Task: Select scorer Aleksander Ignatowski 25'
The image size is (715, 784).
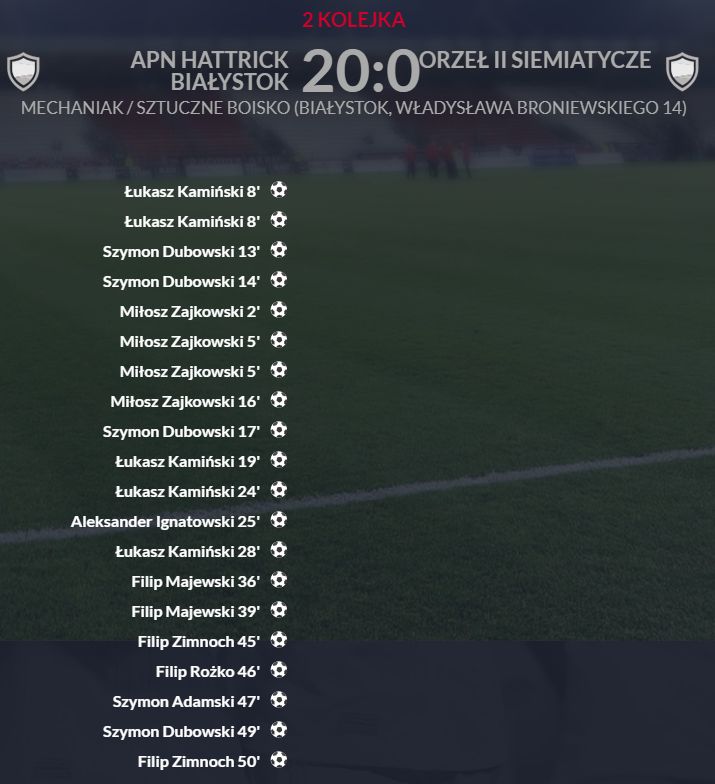Action: 165,521
